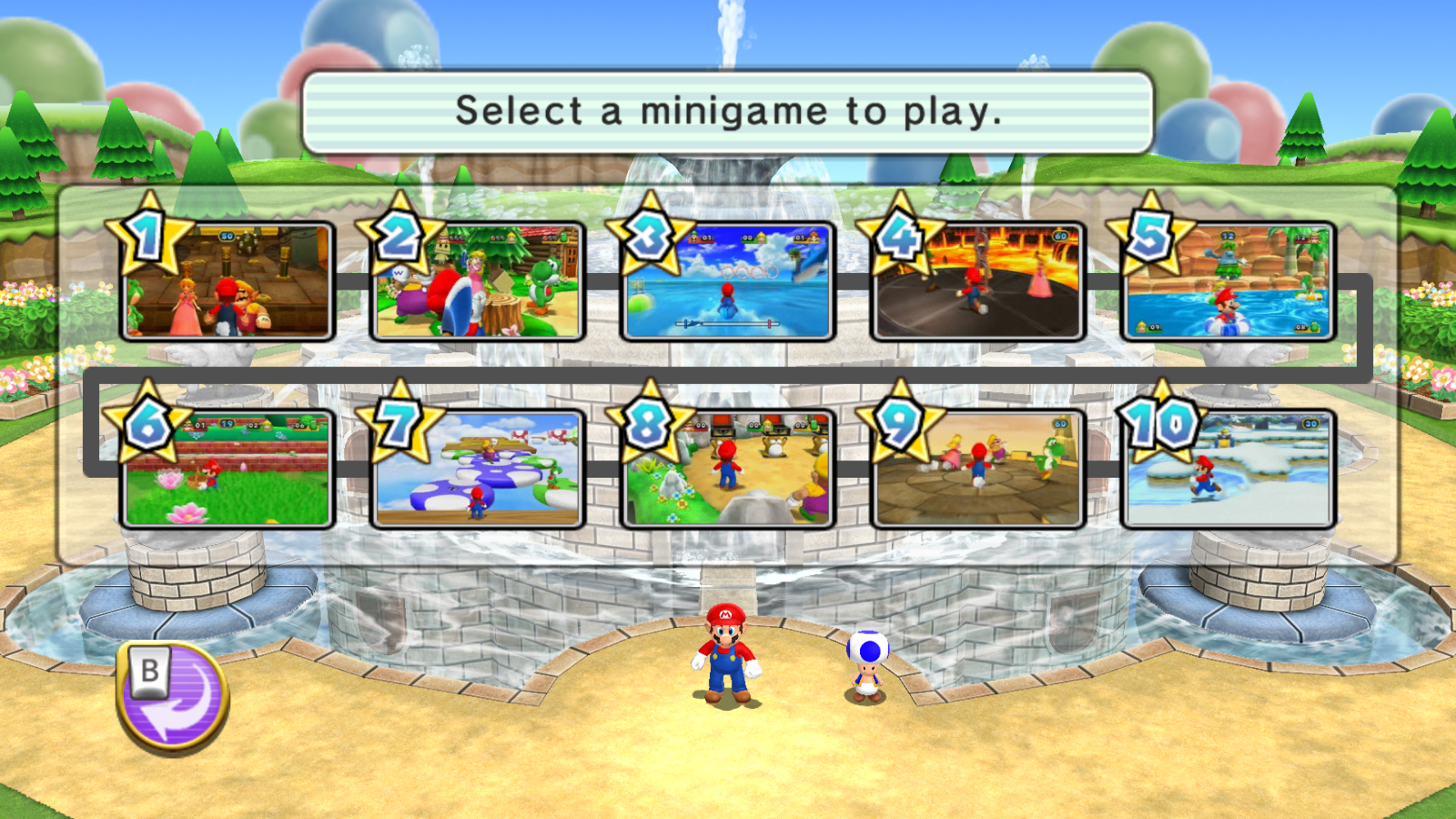Choose minigame 6 grassy flower field
1456x819 pixels.
coord(227,470)
